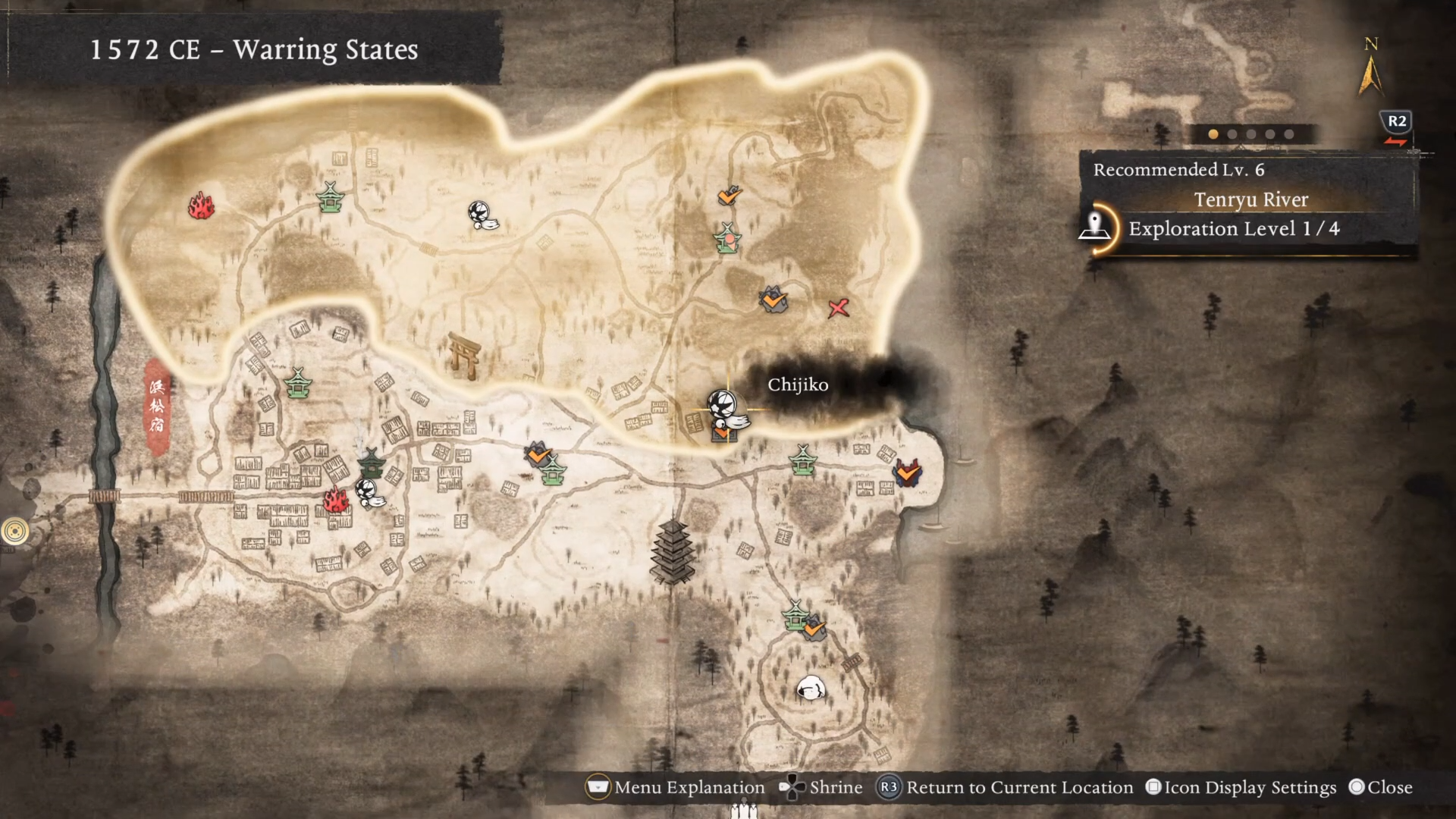Select the white sleeping creature marker

[810, 689]
